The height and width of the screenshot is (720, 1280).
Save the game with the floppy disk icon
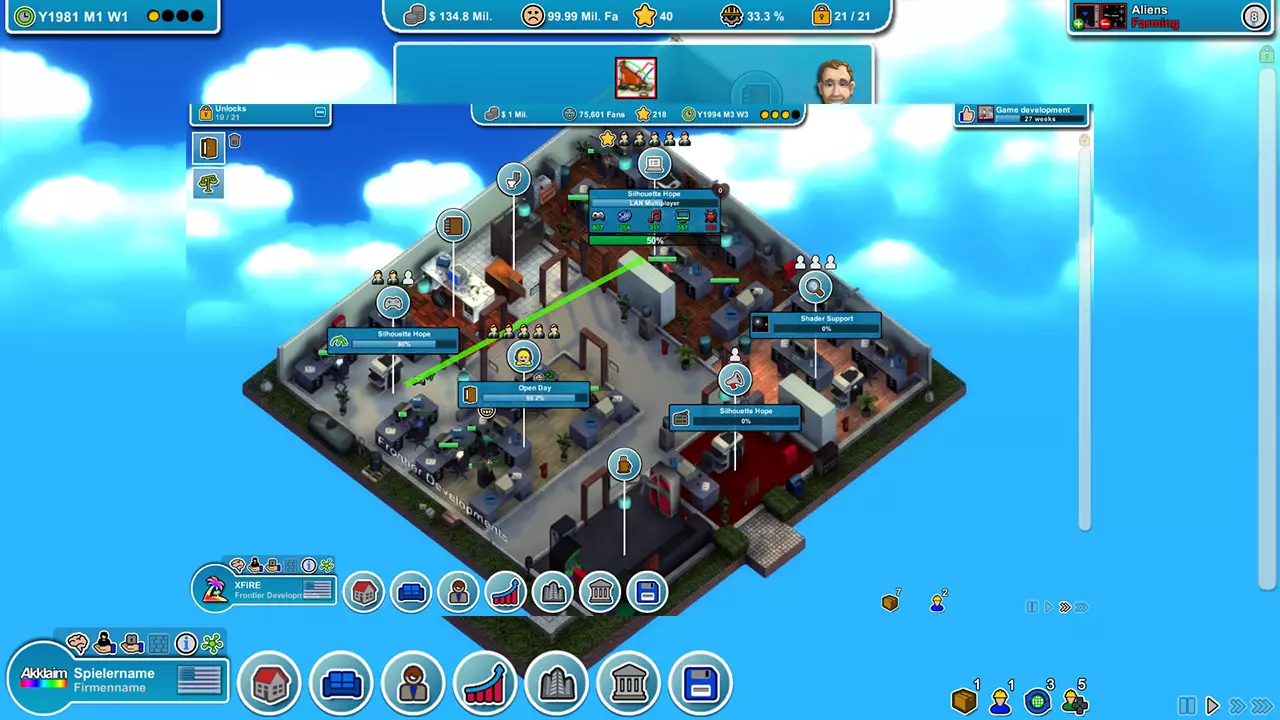[700, 683]
